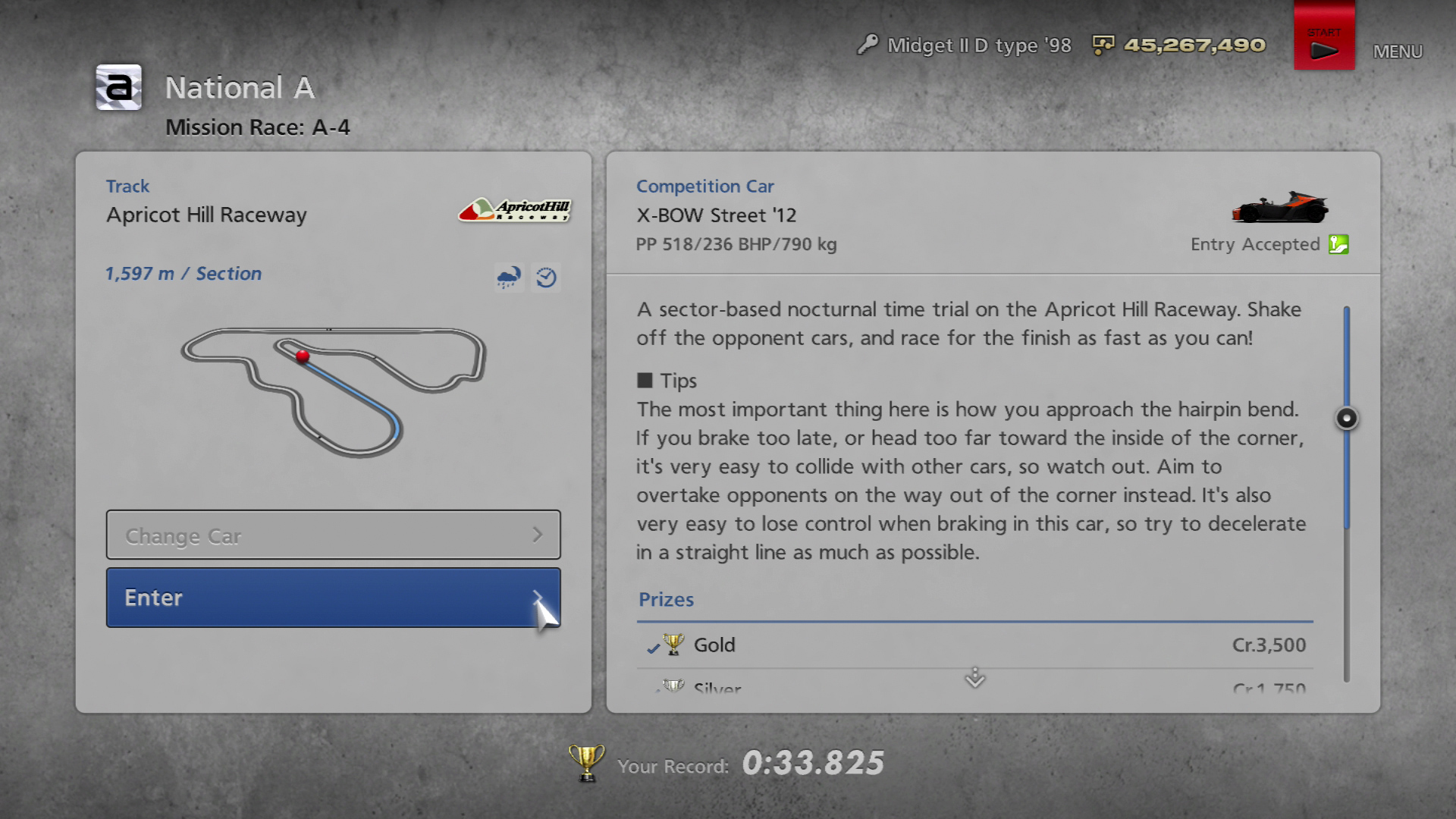Click the scroll-down arrow under Prizes
This screenshot has height=819, width=1456.
[974, 677]
